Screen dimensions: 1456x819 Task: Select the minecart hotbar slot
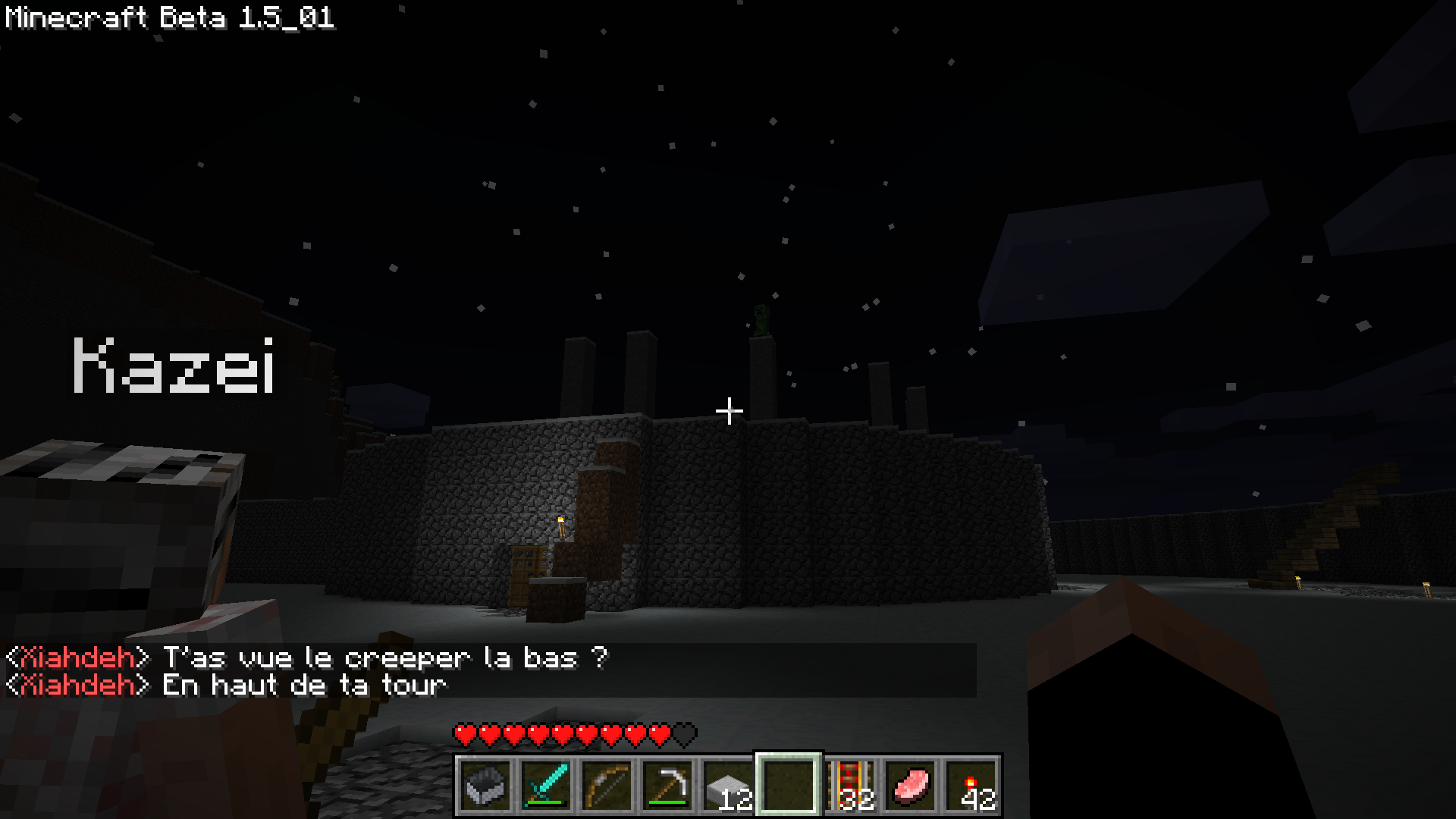coord(485,786)
